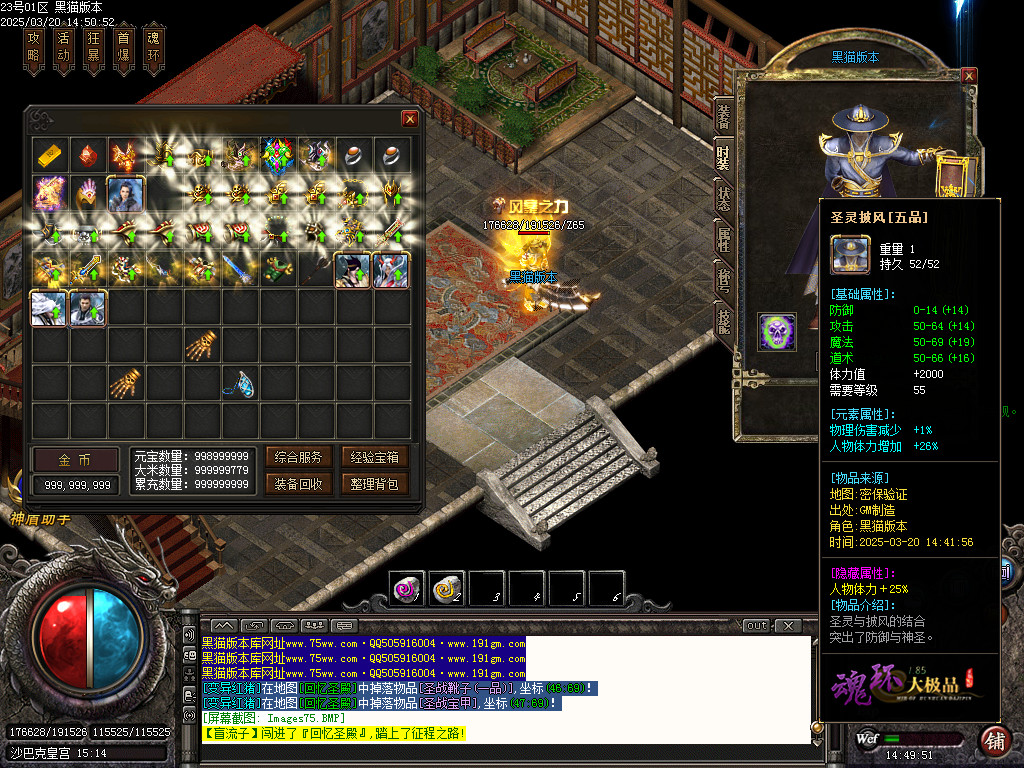Open the 活动 events banner
This screenshot has height=768, width=1024.
coord(63,48)
